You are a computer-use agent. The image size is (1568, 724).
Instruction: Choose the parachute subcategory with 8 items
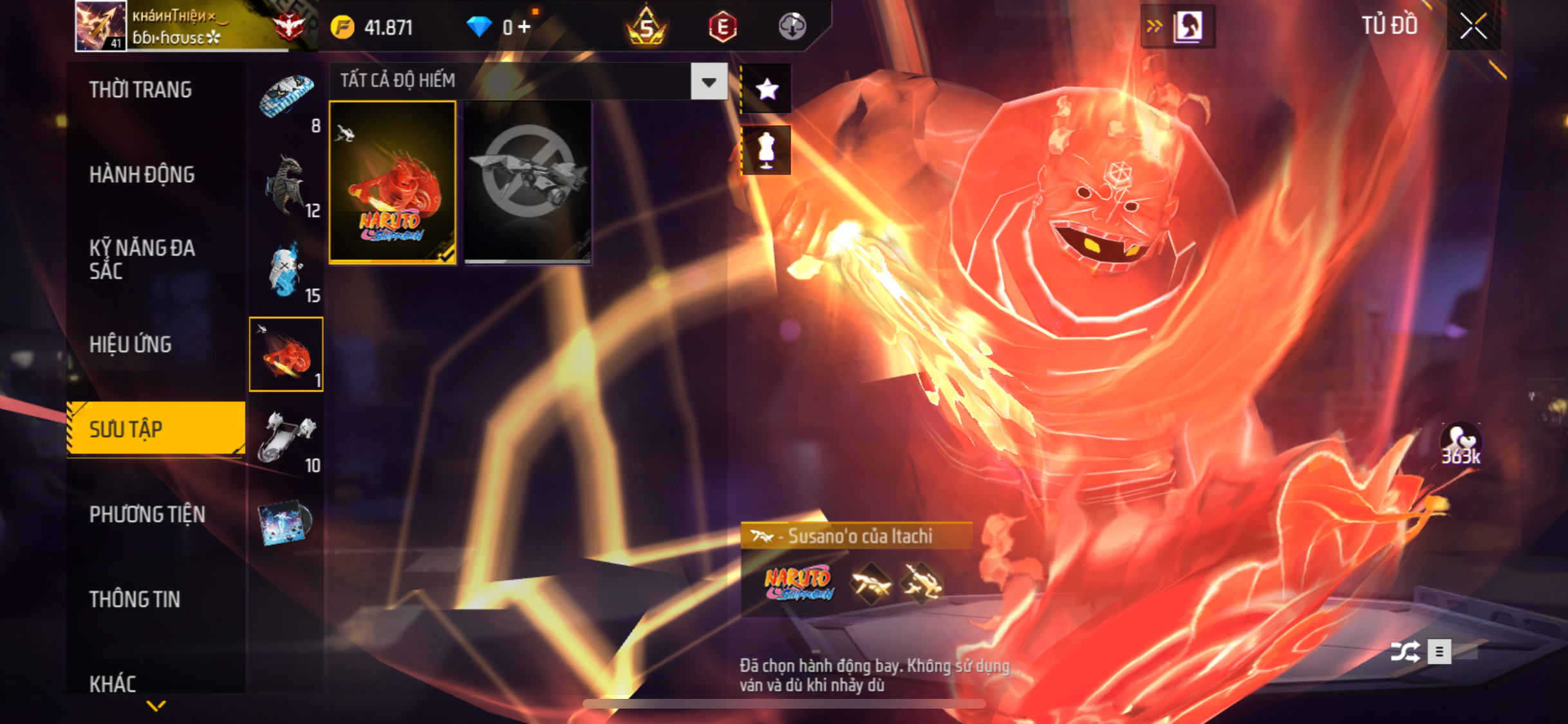(287, 100)
